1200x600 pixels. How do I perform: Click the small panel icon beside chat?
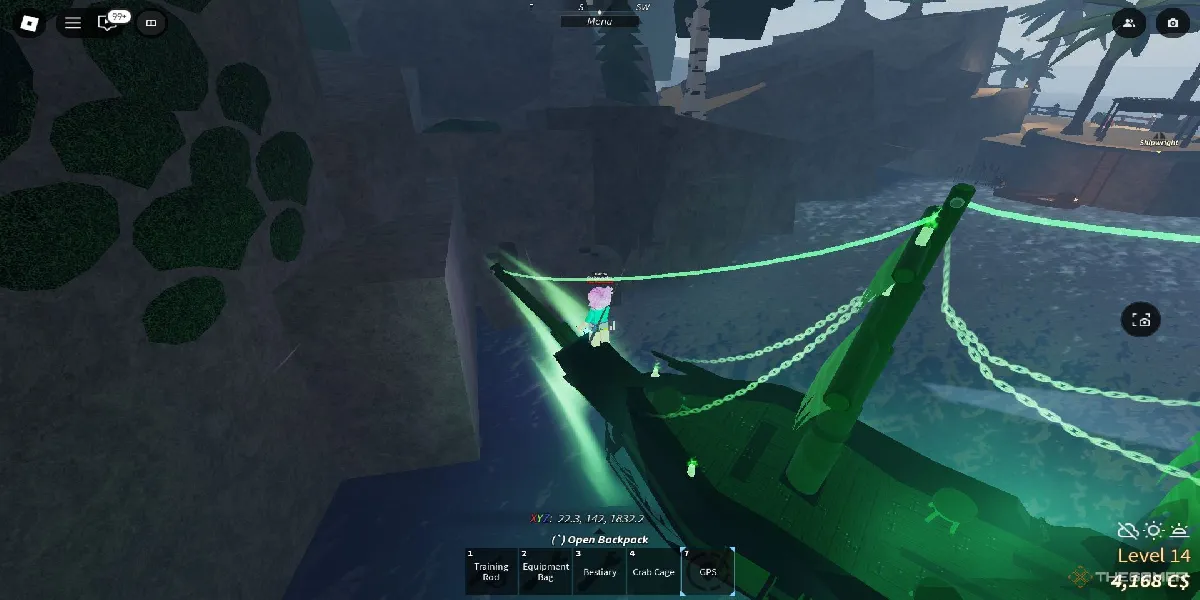[x=151, y=22]
